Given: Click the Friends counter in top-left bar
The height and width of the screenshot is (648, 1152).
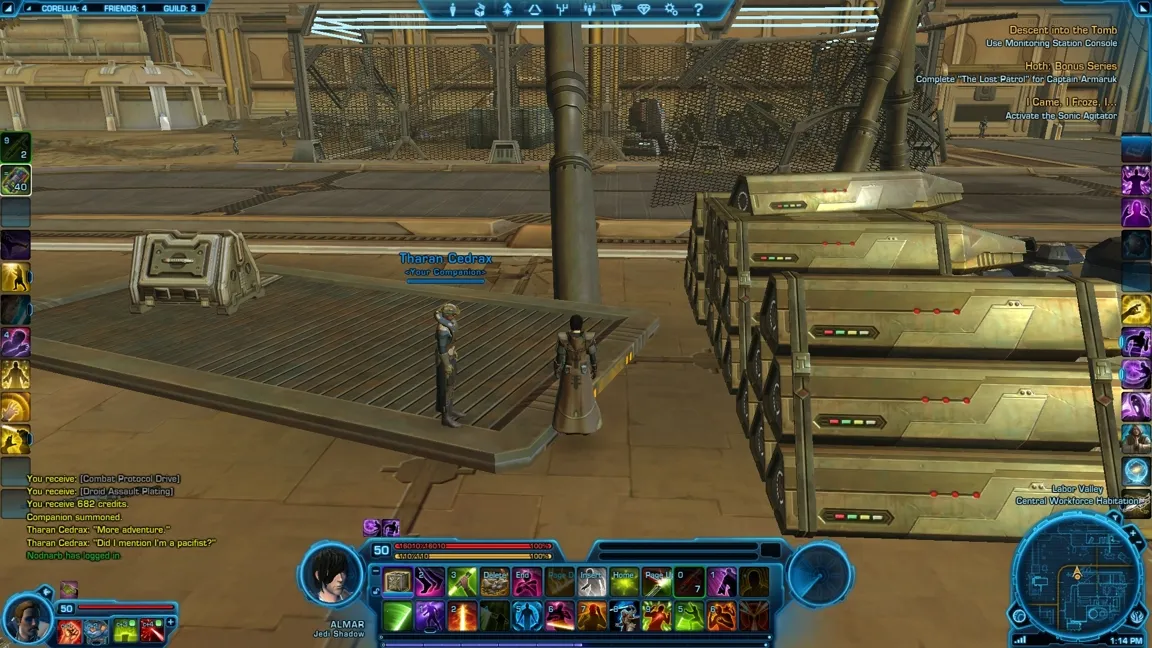Looking at the screenshot, I should [x=125, y=8].
